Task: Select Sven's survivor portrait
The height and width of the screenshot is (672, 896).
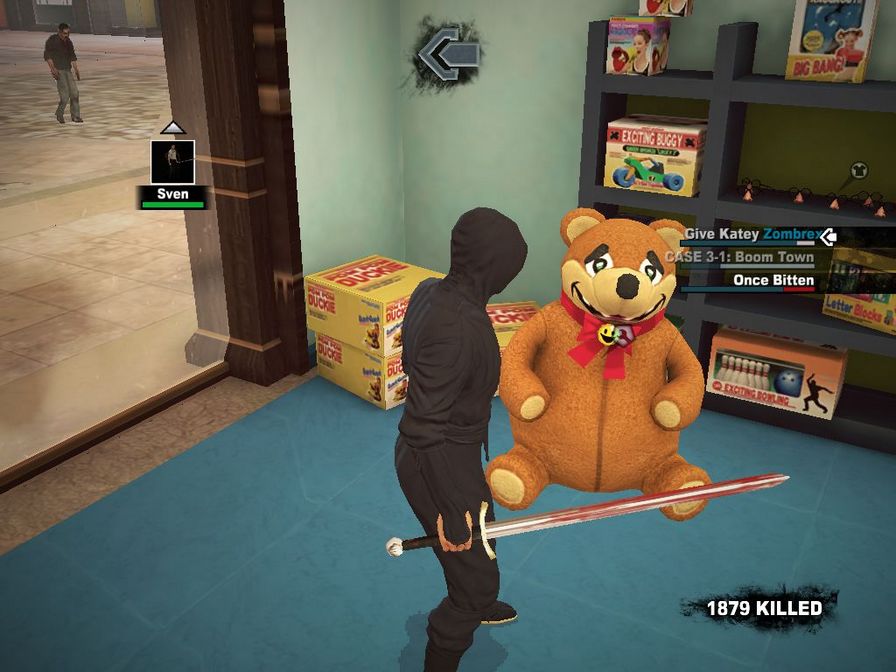Action: point(172,162)
